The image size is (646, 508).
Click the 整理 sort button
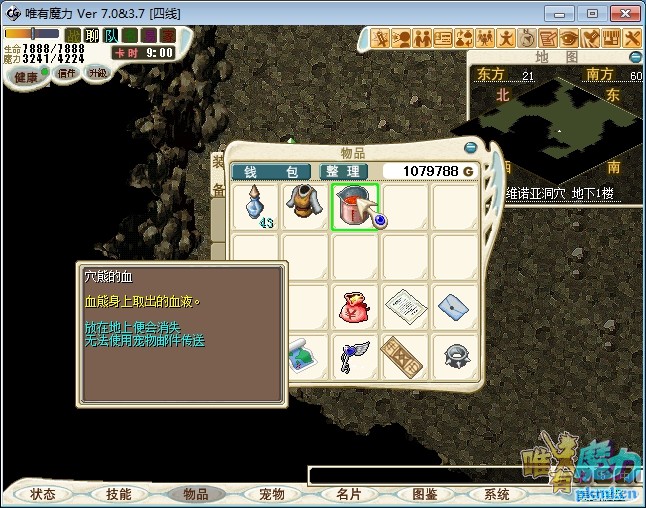point(344,172)
